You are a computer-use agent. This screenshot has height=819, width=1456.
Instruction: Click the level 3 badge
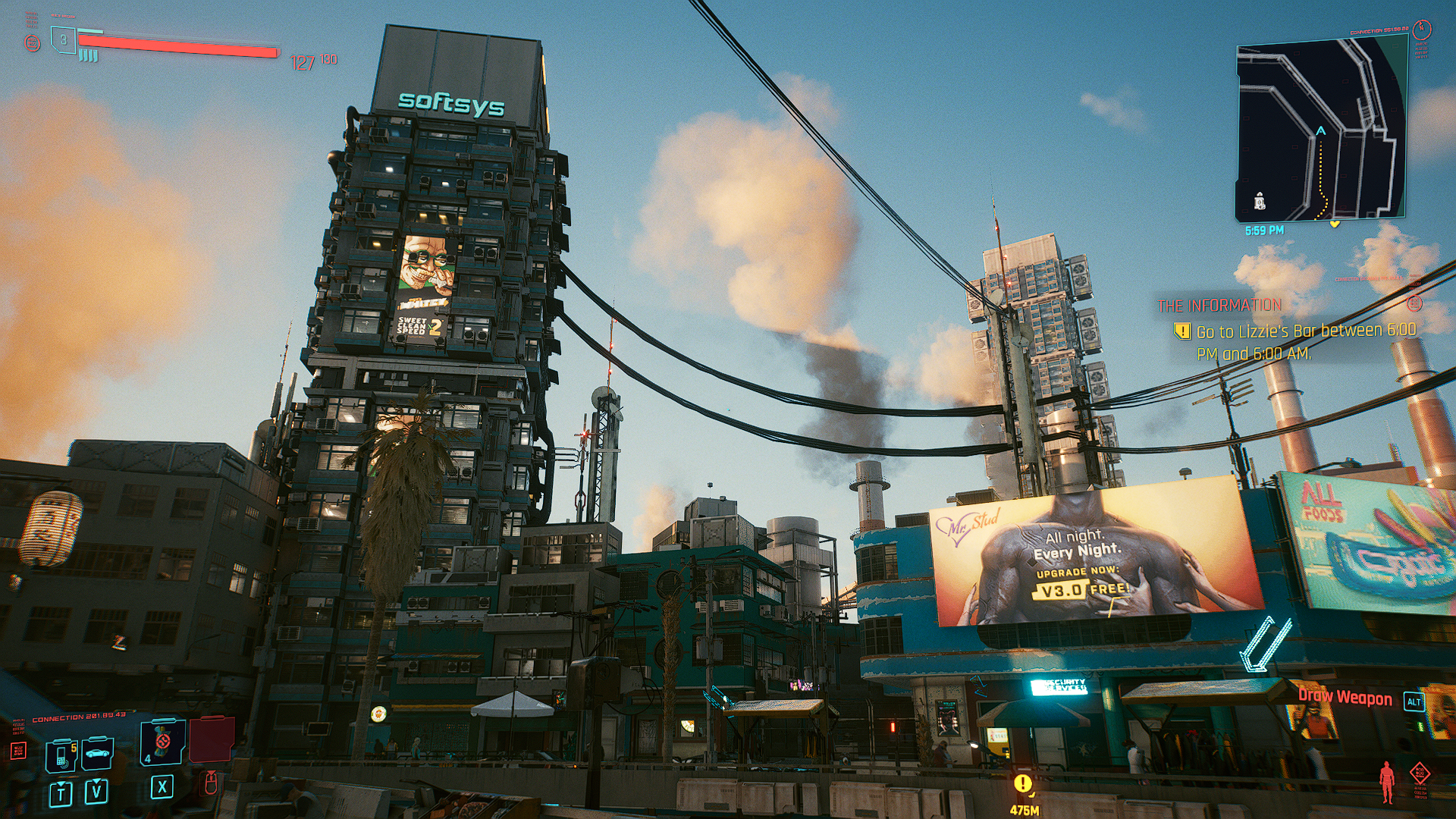(x=64, y=40)
